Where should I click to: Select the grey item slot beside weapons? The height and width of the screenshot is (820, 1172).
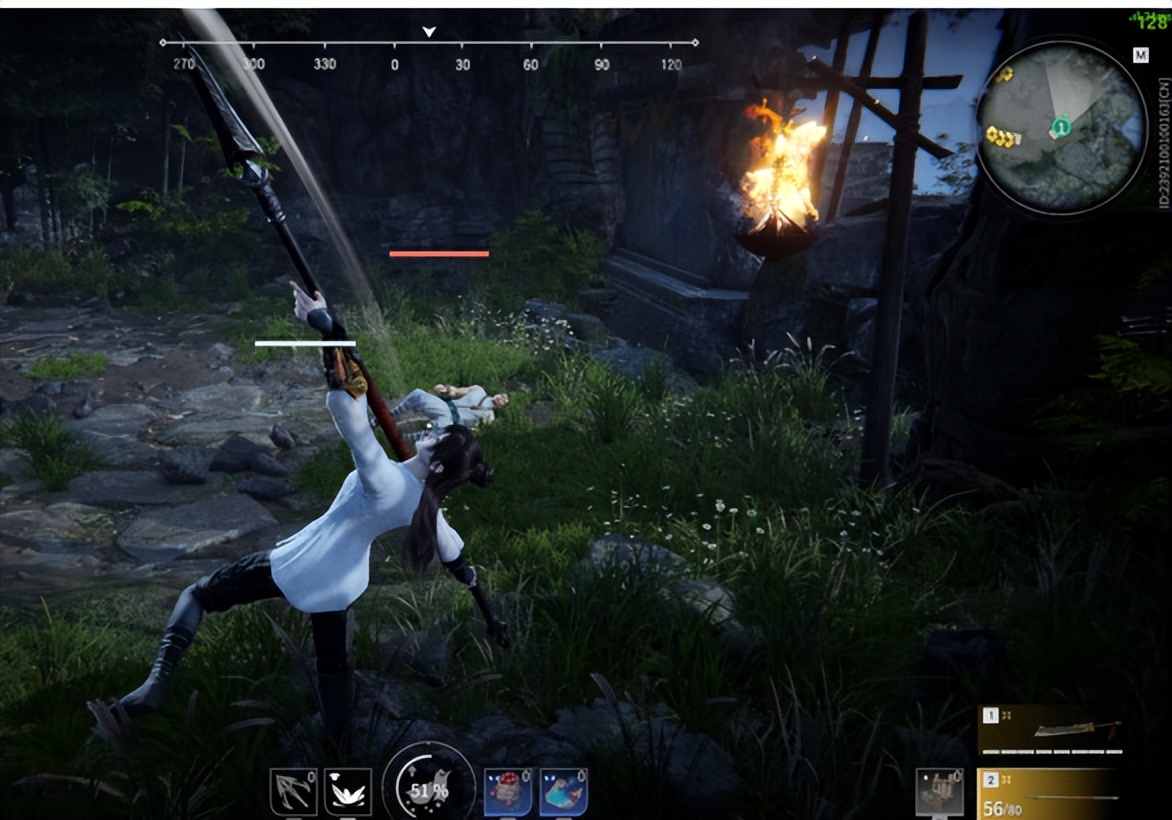940,791
